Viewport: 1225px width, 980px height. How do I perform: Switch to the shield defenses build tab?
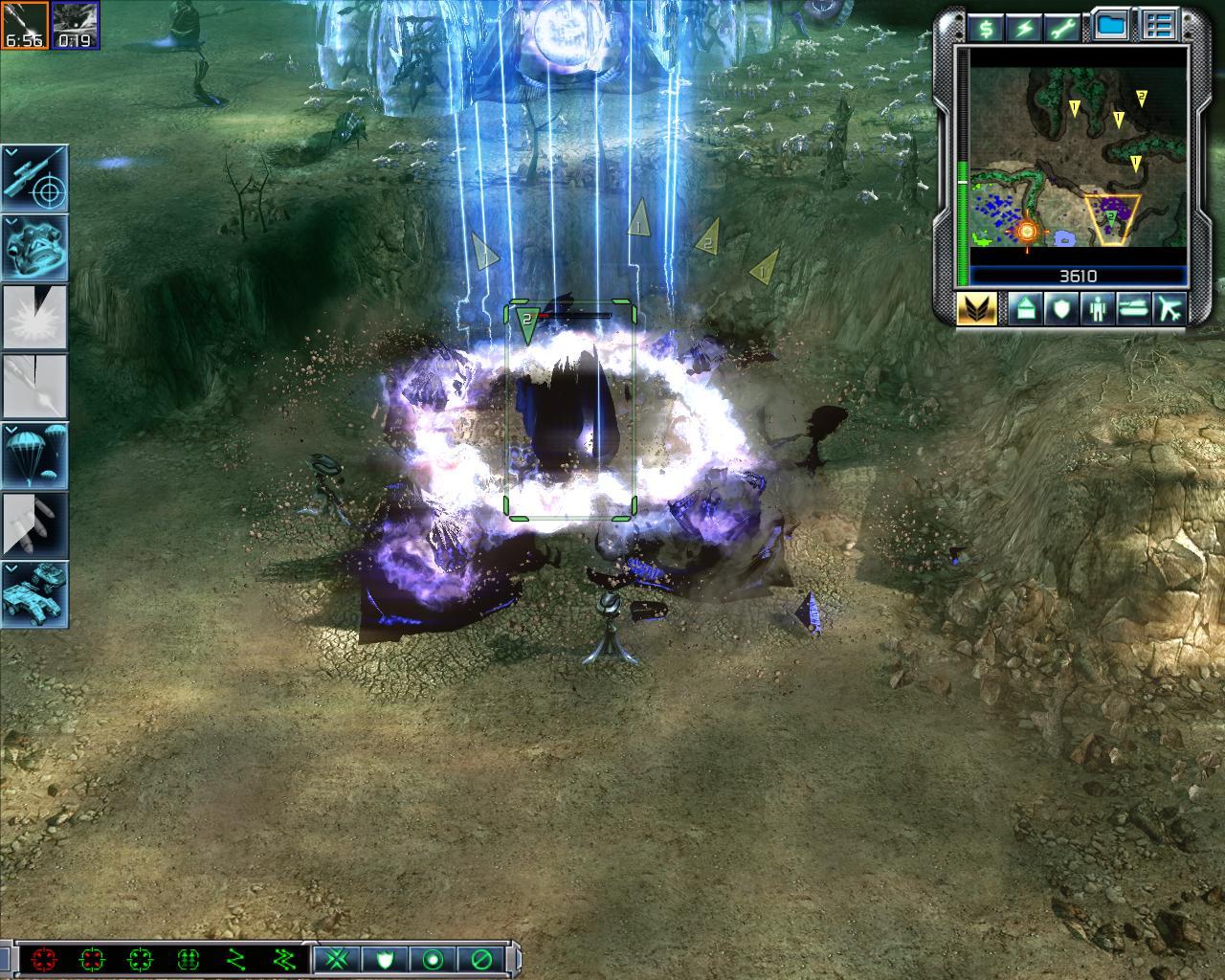[1060, 308]
